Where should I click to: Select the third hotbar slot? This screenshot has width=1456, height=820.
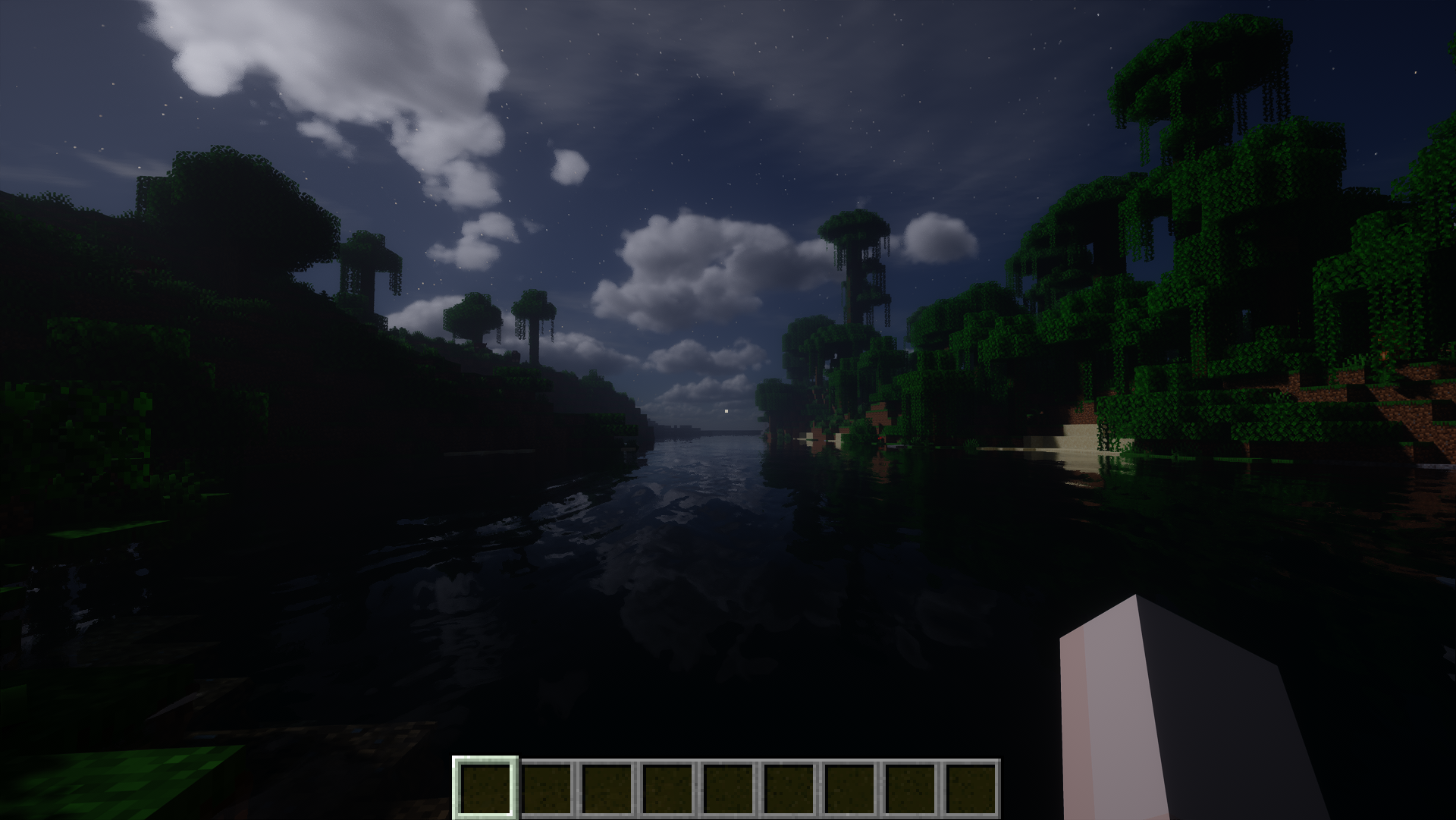[608, 787]
